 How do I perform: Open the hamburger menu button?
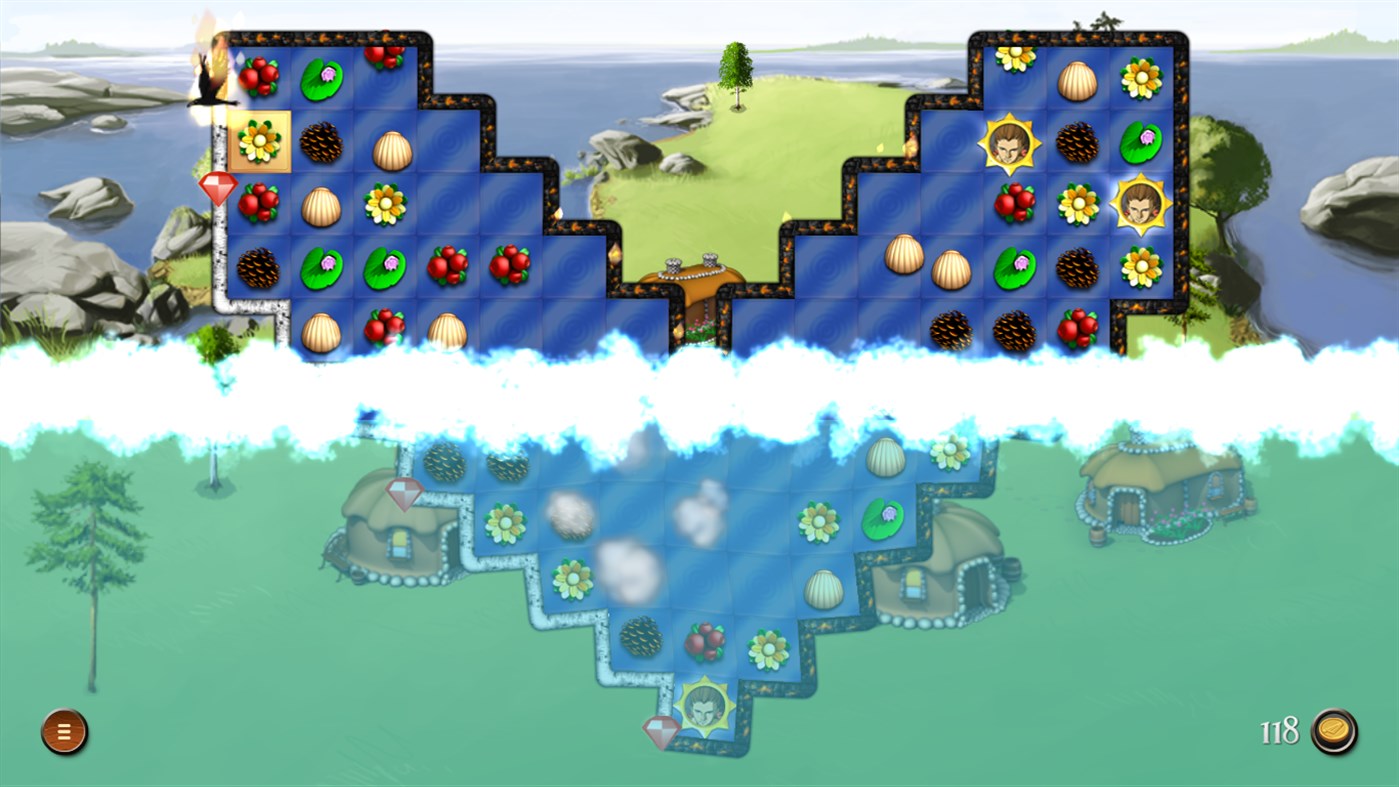coord(62,731)
